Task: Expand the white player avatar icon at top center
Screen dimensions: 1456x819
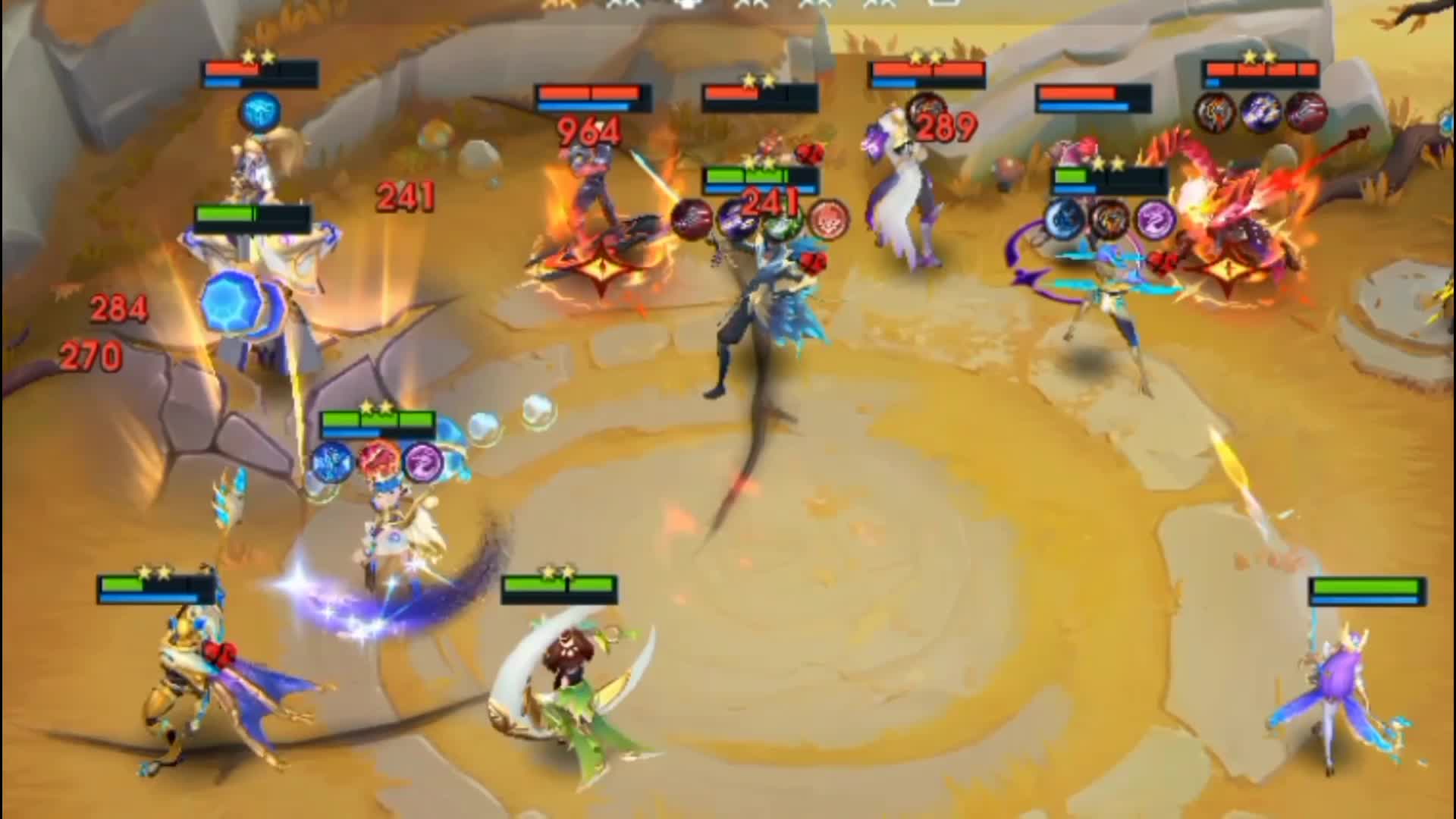Action: [x=690, y=5]
